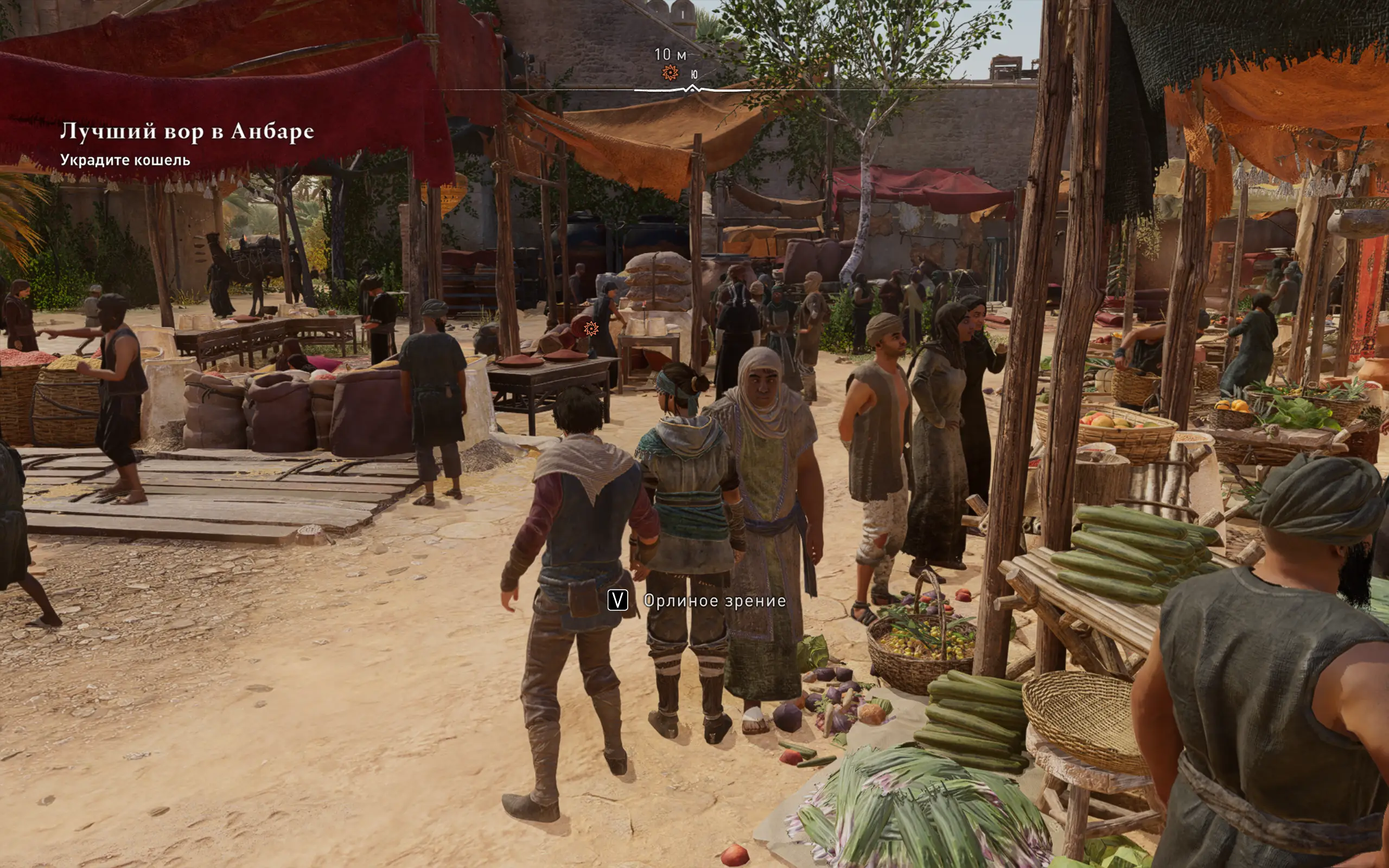Open the "Лучший вор в Анбаре" quest tracker

tap(187, 131)
